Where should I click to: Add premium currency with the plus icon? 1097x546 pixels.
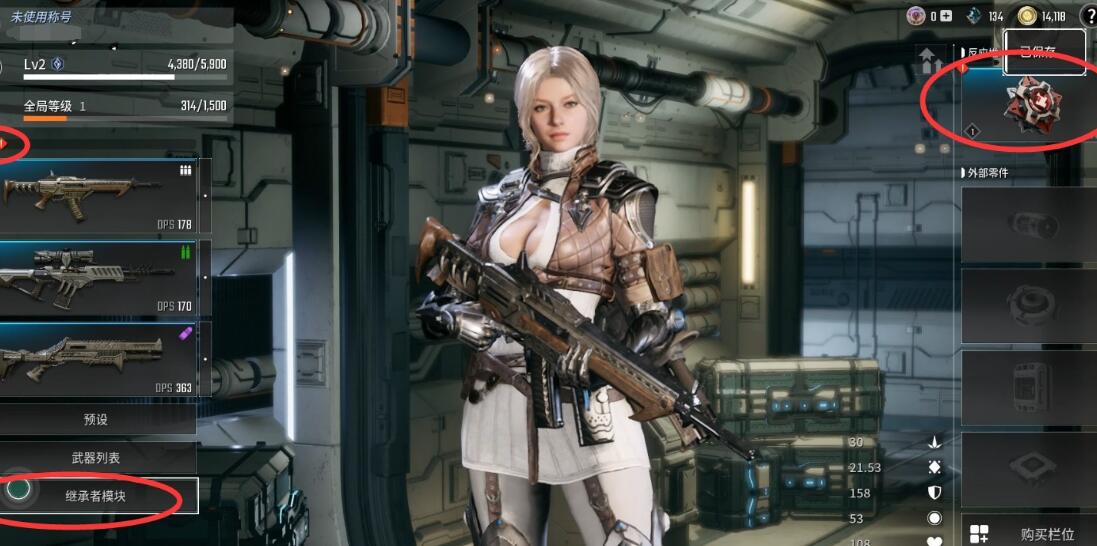945,16
